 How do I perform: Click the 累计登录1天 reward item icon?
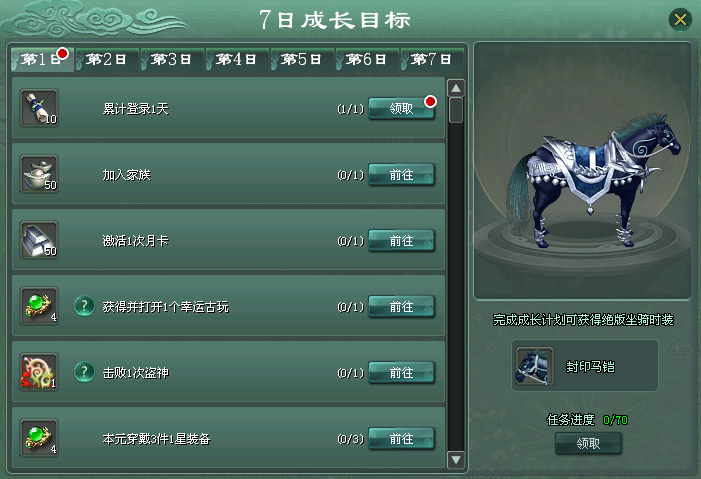click(x=39, y=108)
